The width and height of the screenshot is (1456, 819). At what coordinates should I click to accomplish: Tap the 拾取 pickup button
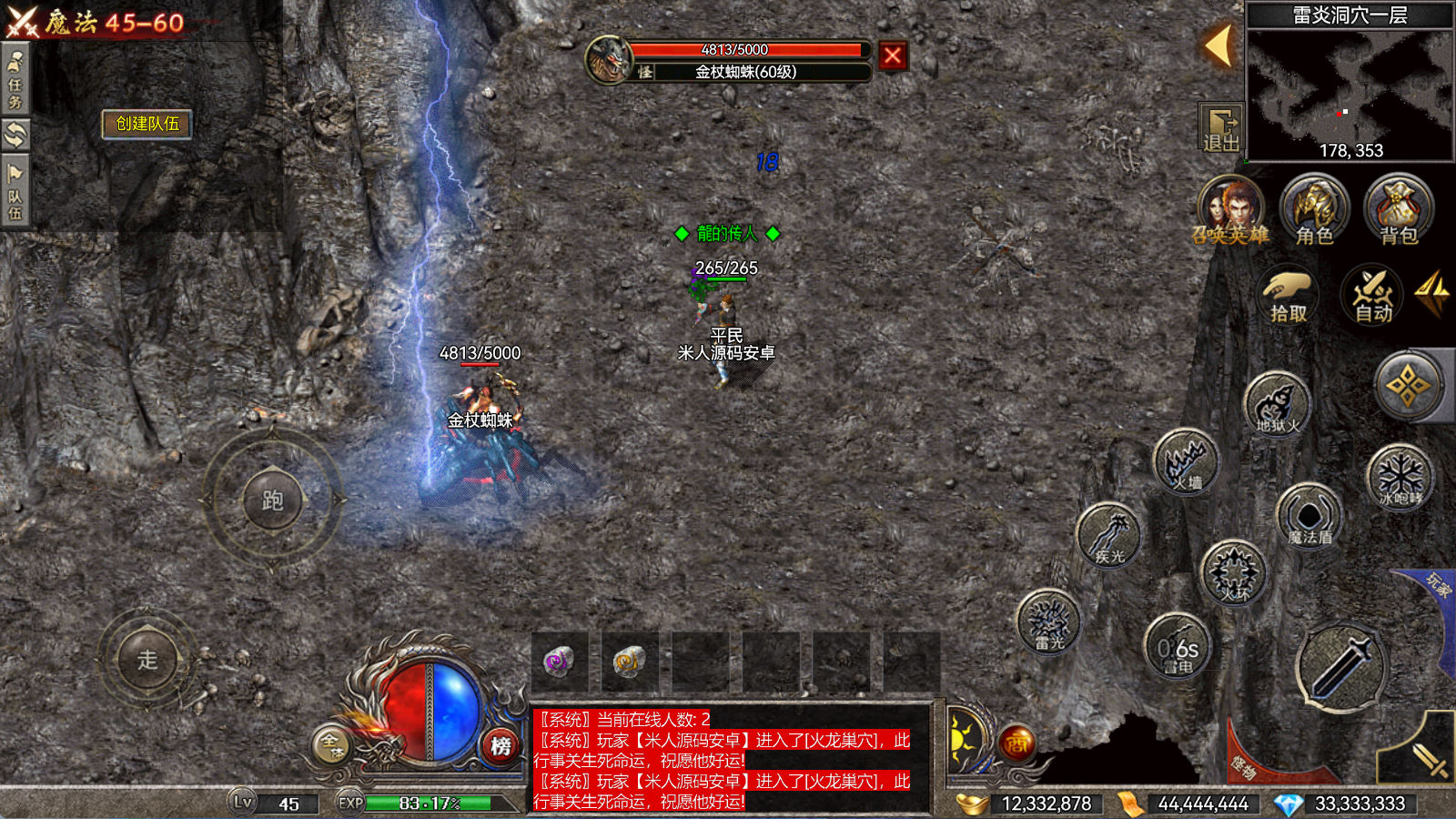pyautogui.click(x=1288, y=296)
